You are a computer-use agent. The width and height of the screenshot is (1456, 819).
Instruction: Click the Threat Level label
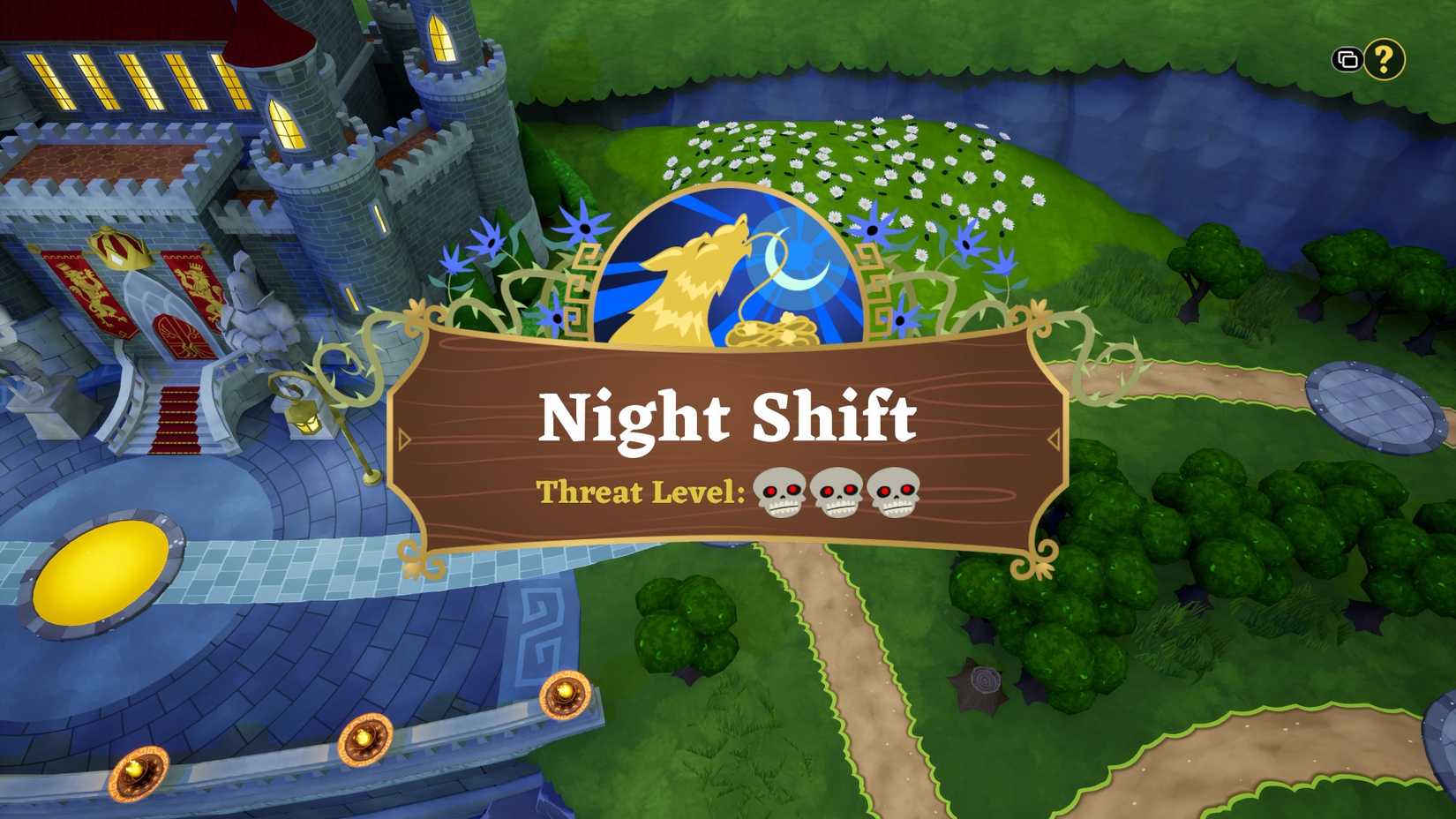[641, 490]
